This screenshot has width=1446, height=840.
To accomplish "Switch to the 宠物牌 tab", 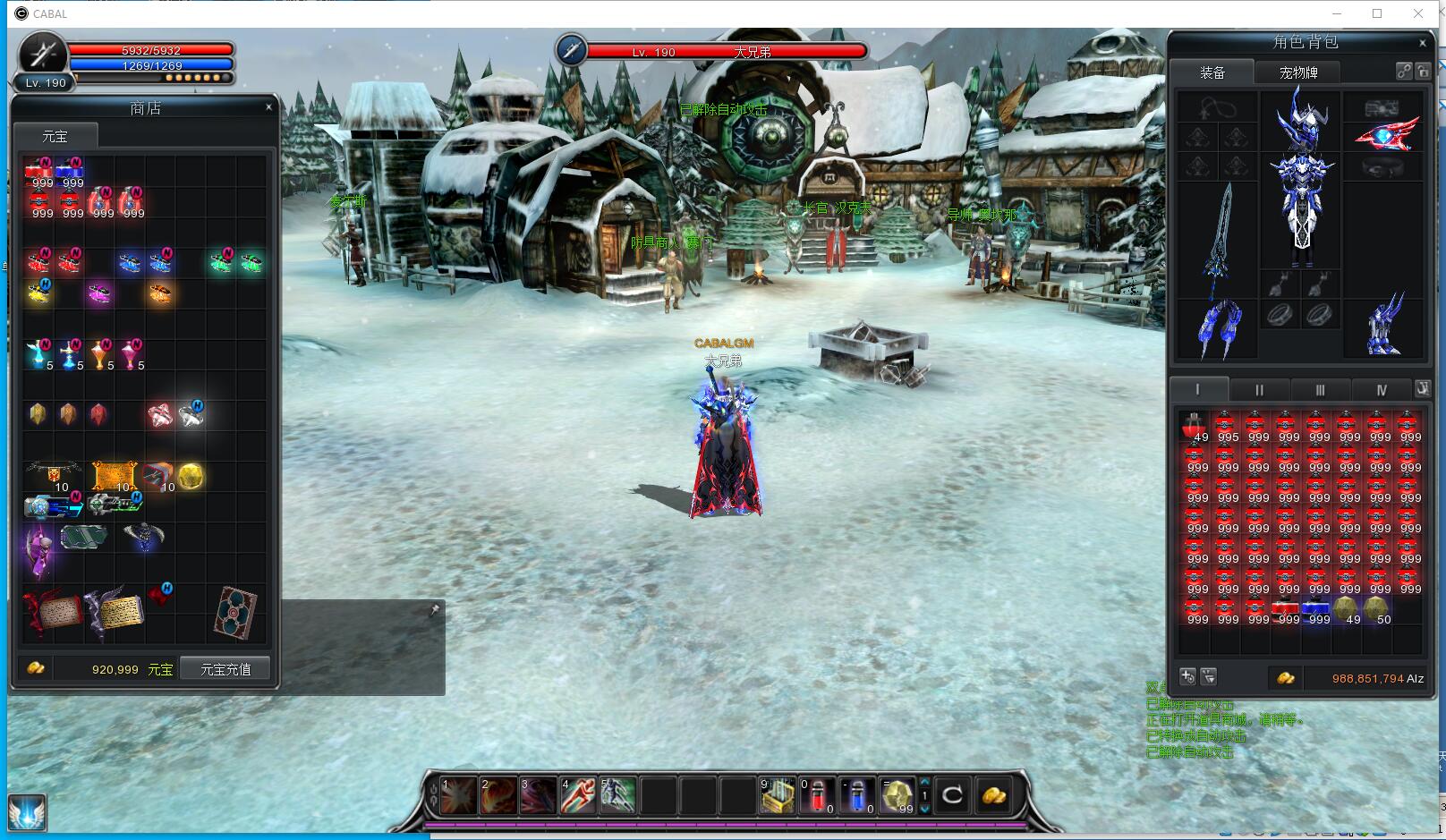I will click(1297, 72).
